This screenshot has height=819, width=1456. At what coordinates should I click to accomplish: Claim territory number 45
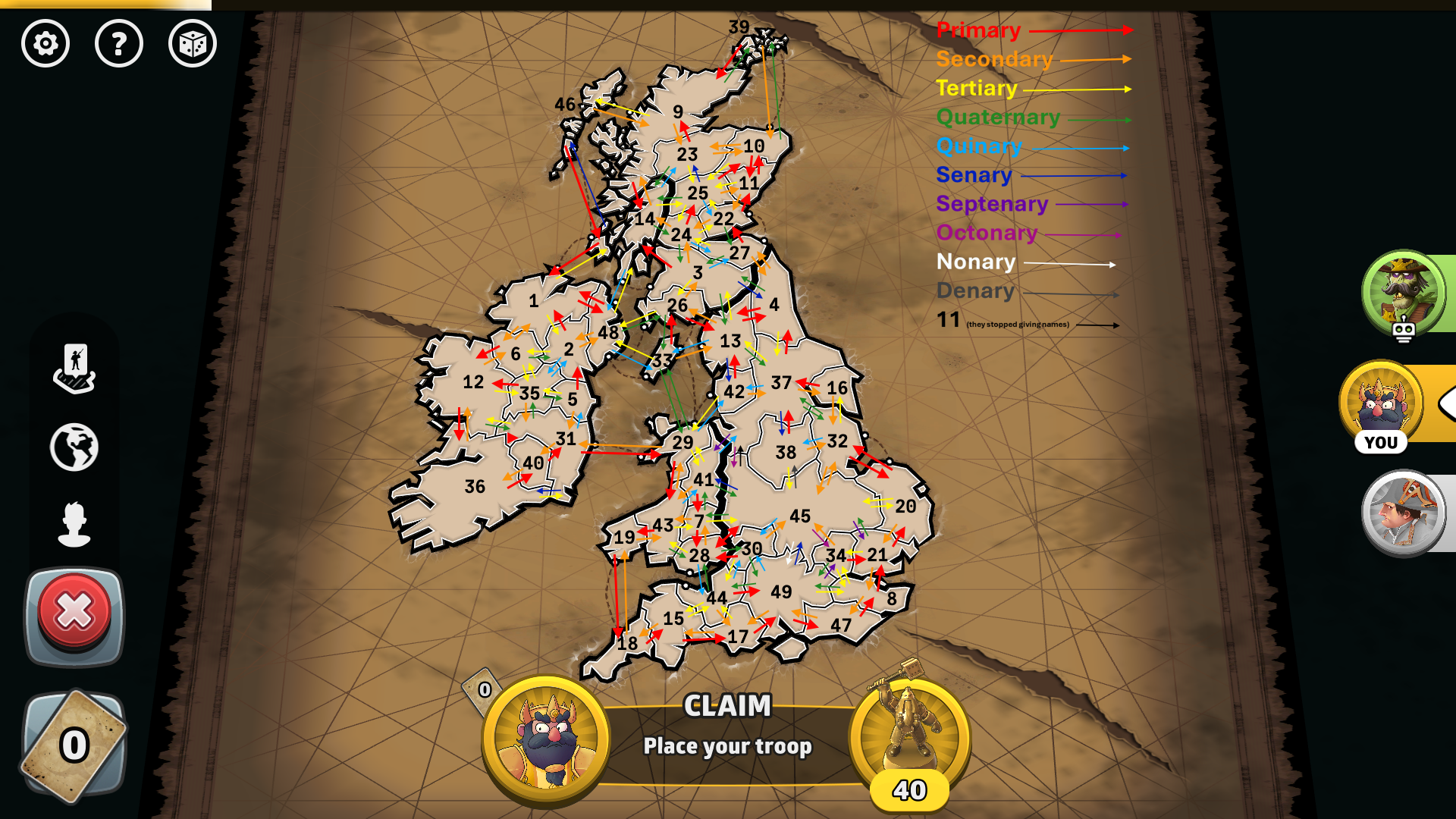(799, 516)
